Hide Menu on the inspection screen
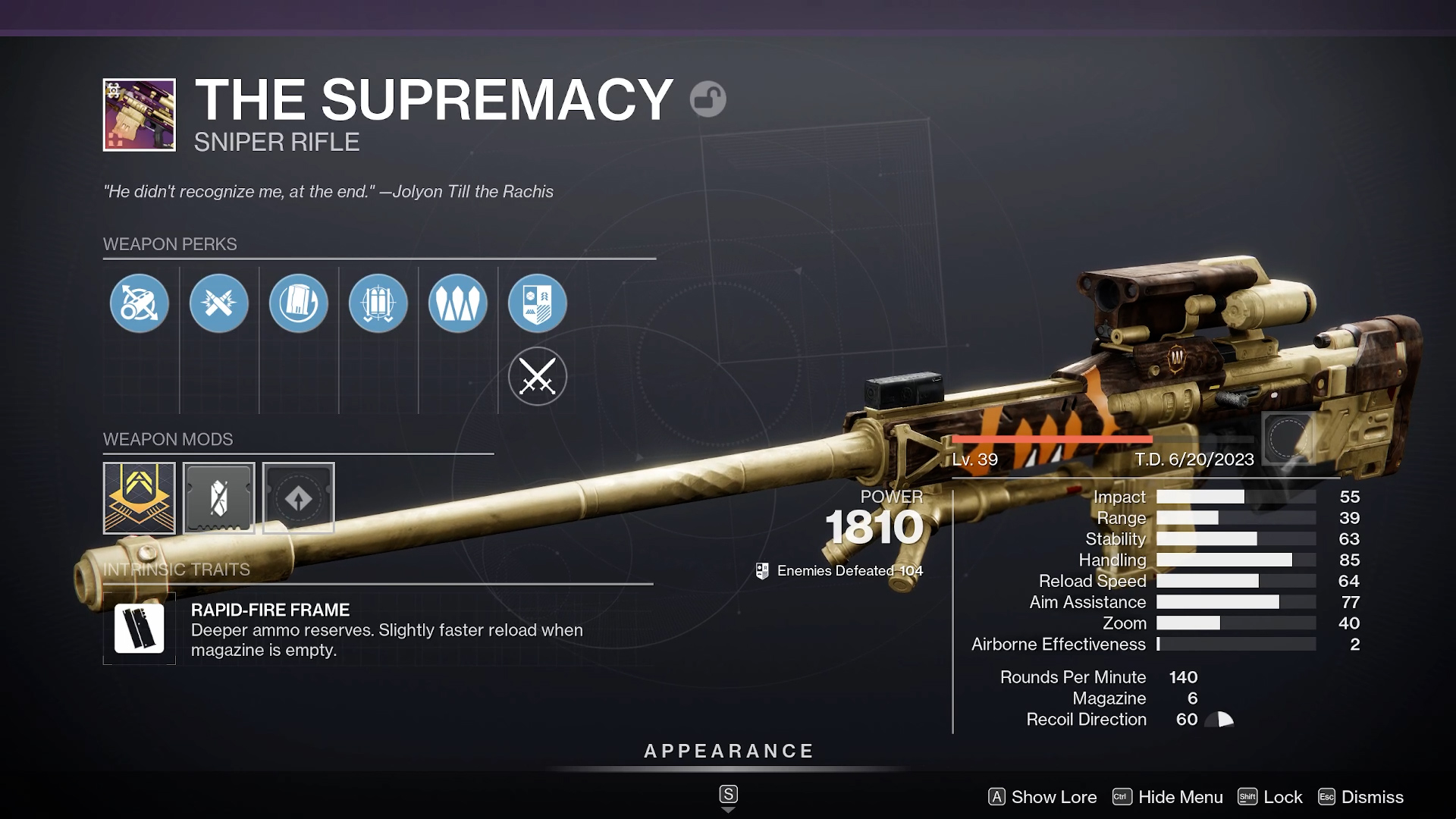 point(1168,797)
